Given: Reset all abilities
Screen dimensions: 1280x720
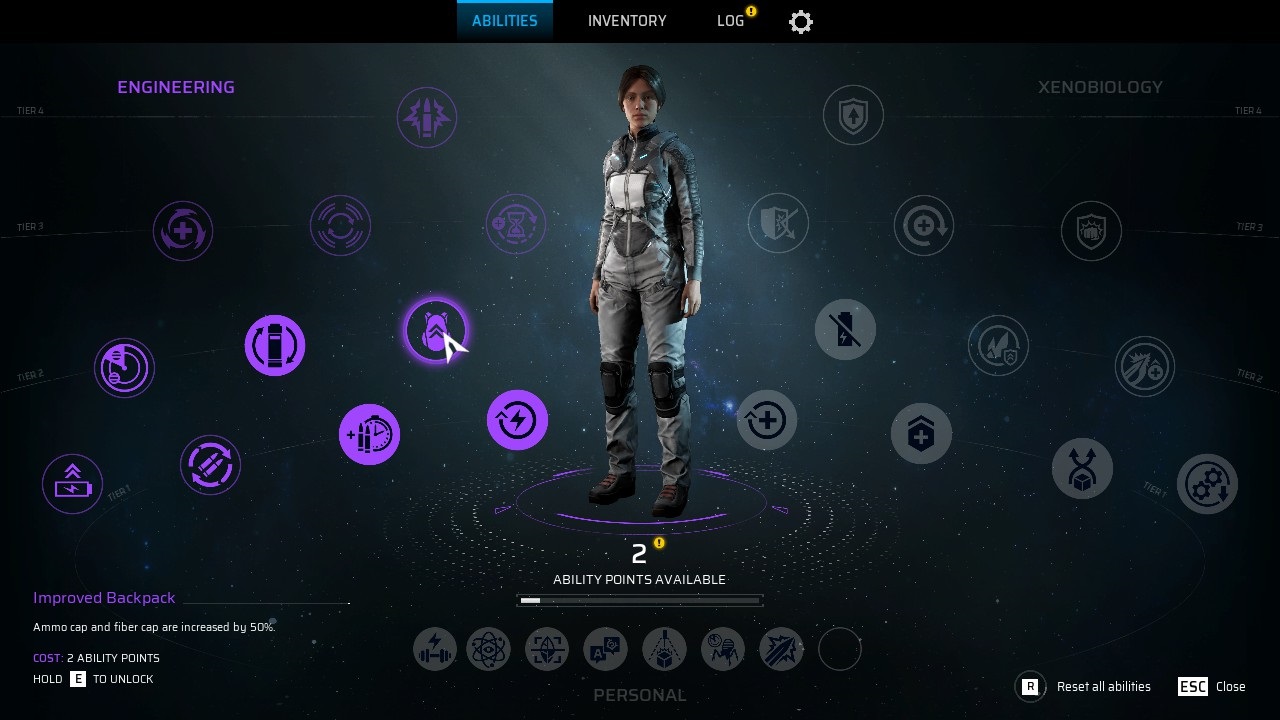Looking at the screenshot, I should (1085, 687).
